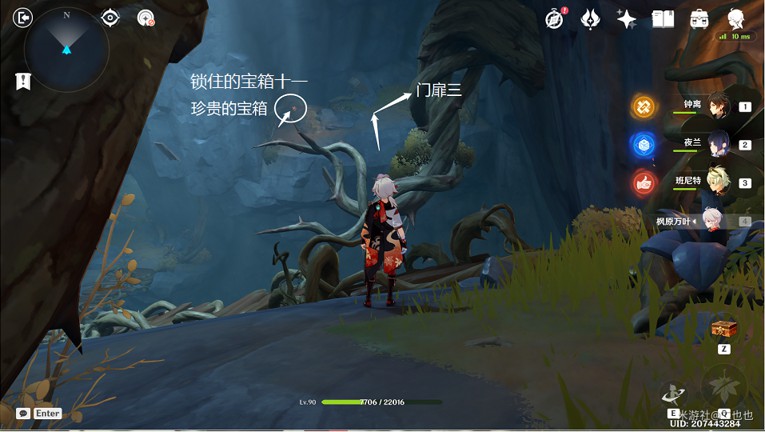Screen dimensions: 765x432
Task: Open the adventurer handbook book icon
Action: tap(663, 18)
